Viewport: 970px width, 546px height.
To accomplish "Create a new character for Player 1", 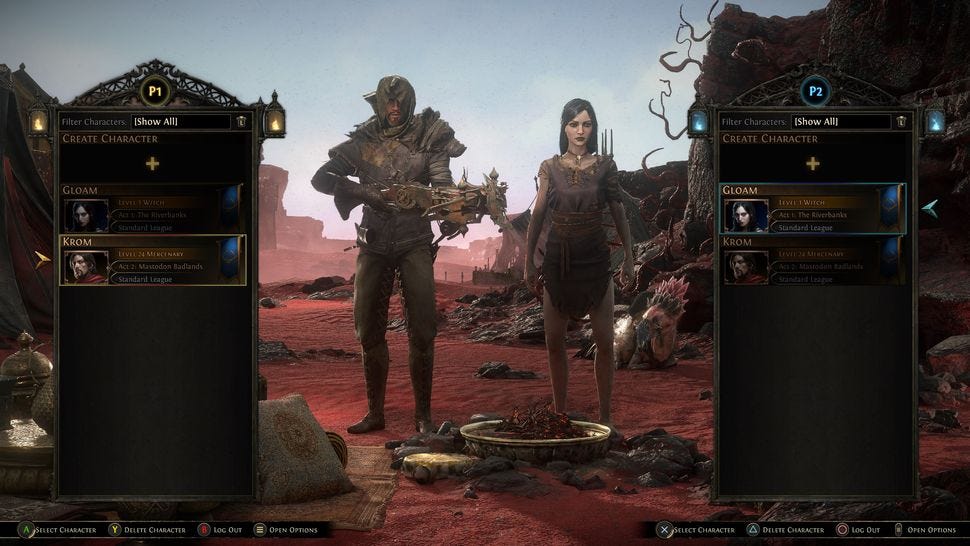I will (x=152, y=163).
